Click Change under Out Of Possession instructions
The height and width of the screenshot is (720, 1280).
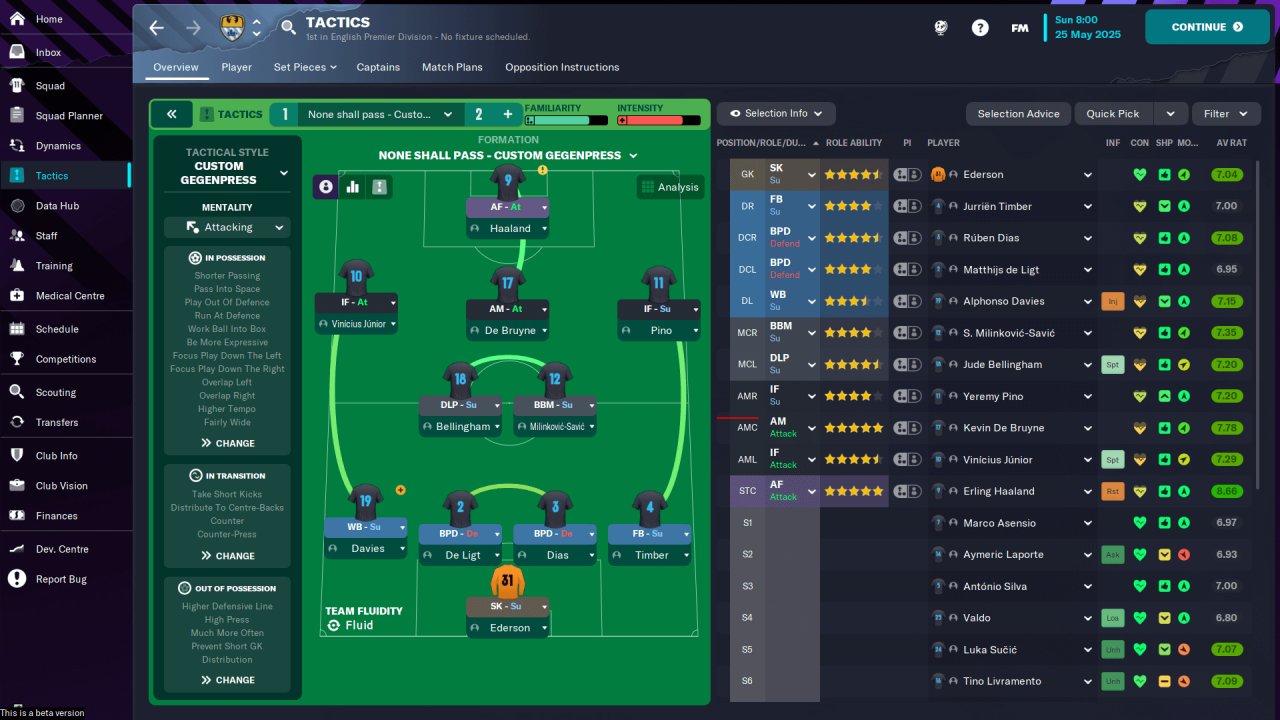click(228, 680)
